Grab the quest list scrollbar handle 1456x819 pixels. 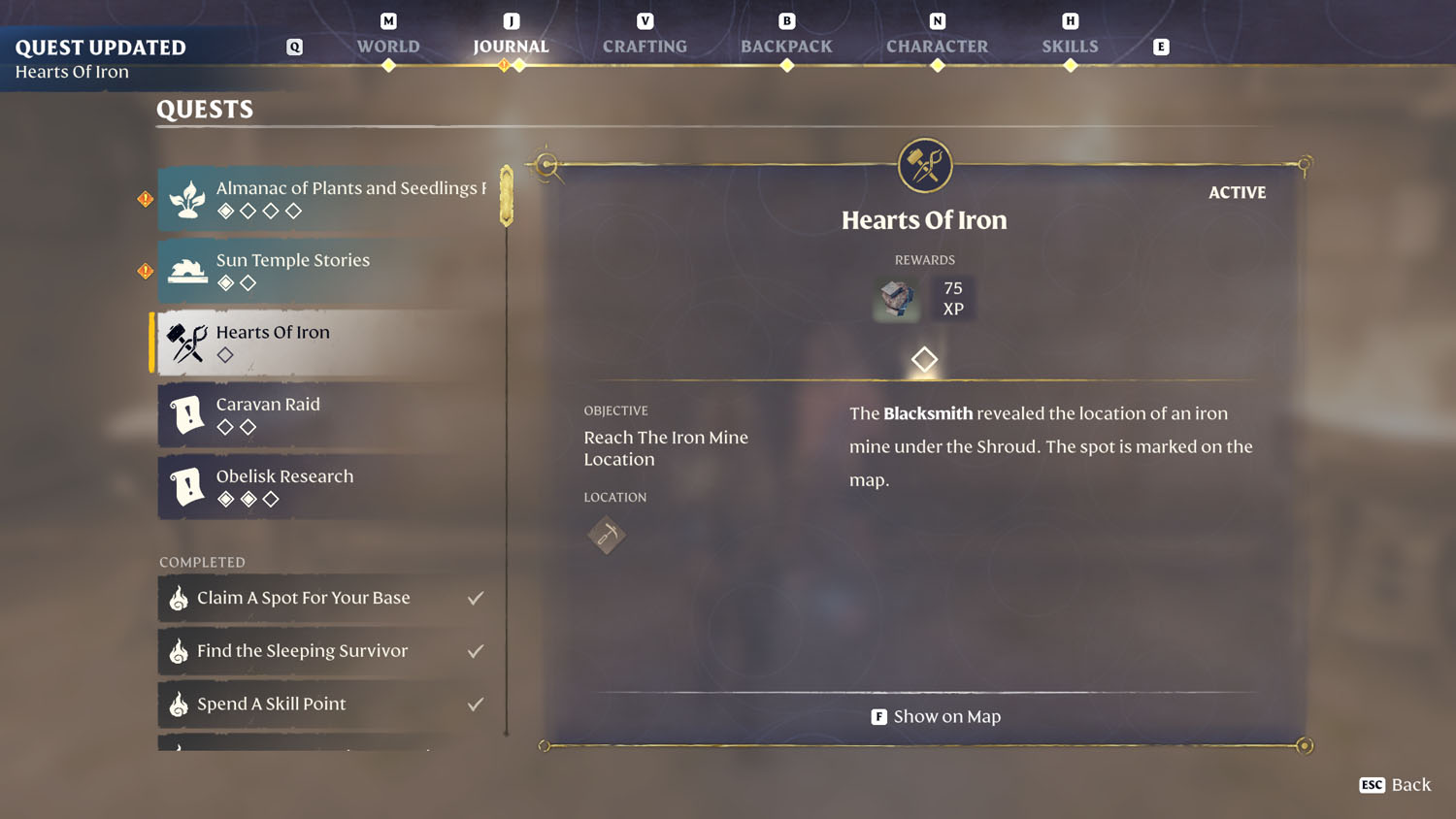(x=507, y=196)
